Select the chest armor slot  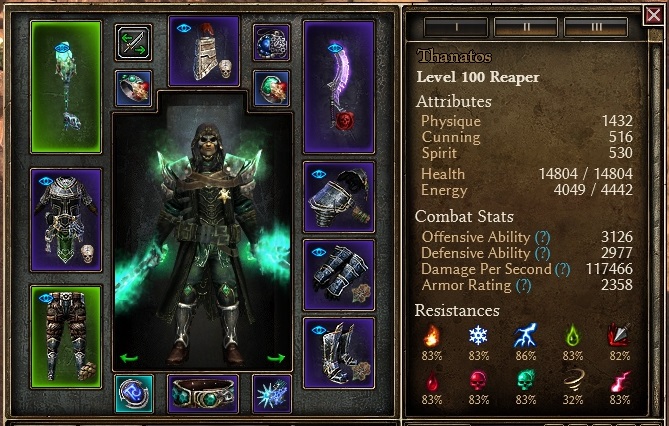tap(66, 218)
